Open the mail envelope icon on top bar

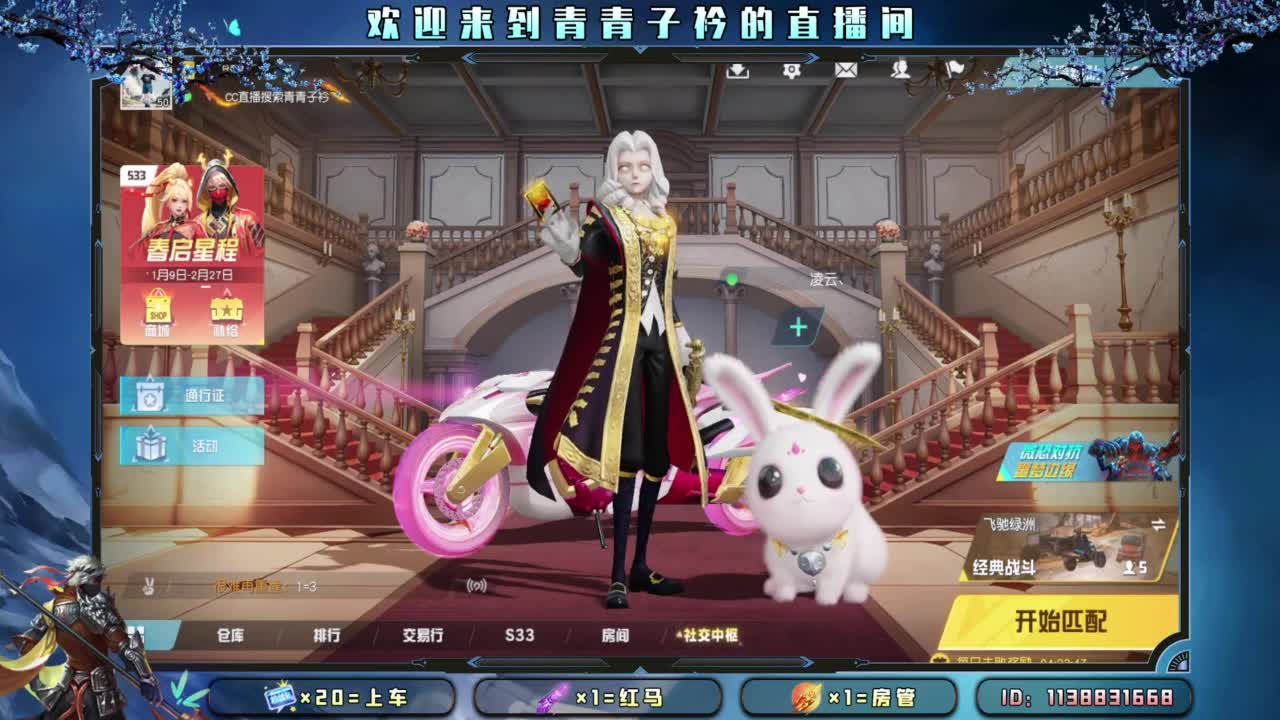846,70
